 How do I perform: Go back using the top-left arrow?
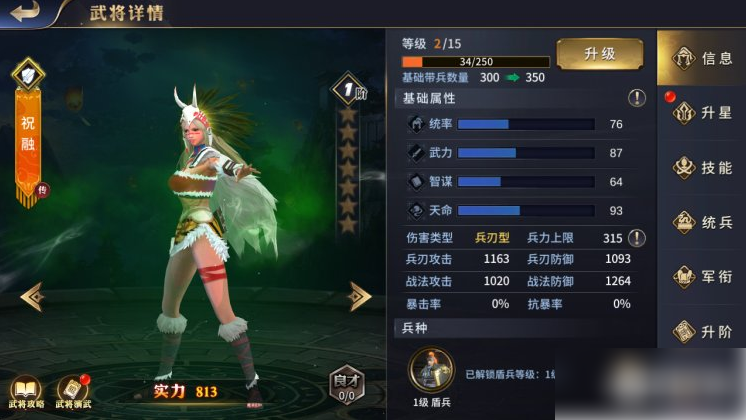(x=24, y=12)
